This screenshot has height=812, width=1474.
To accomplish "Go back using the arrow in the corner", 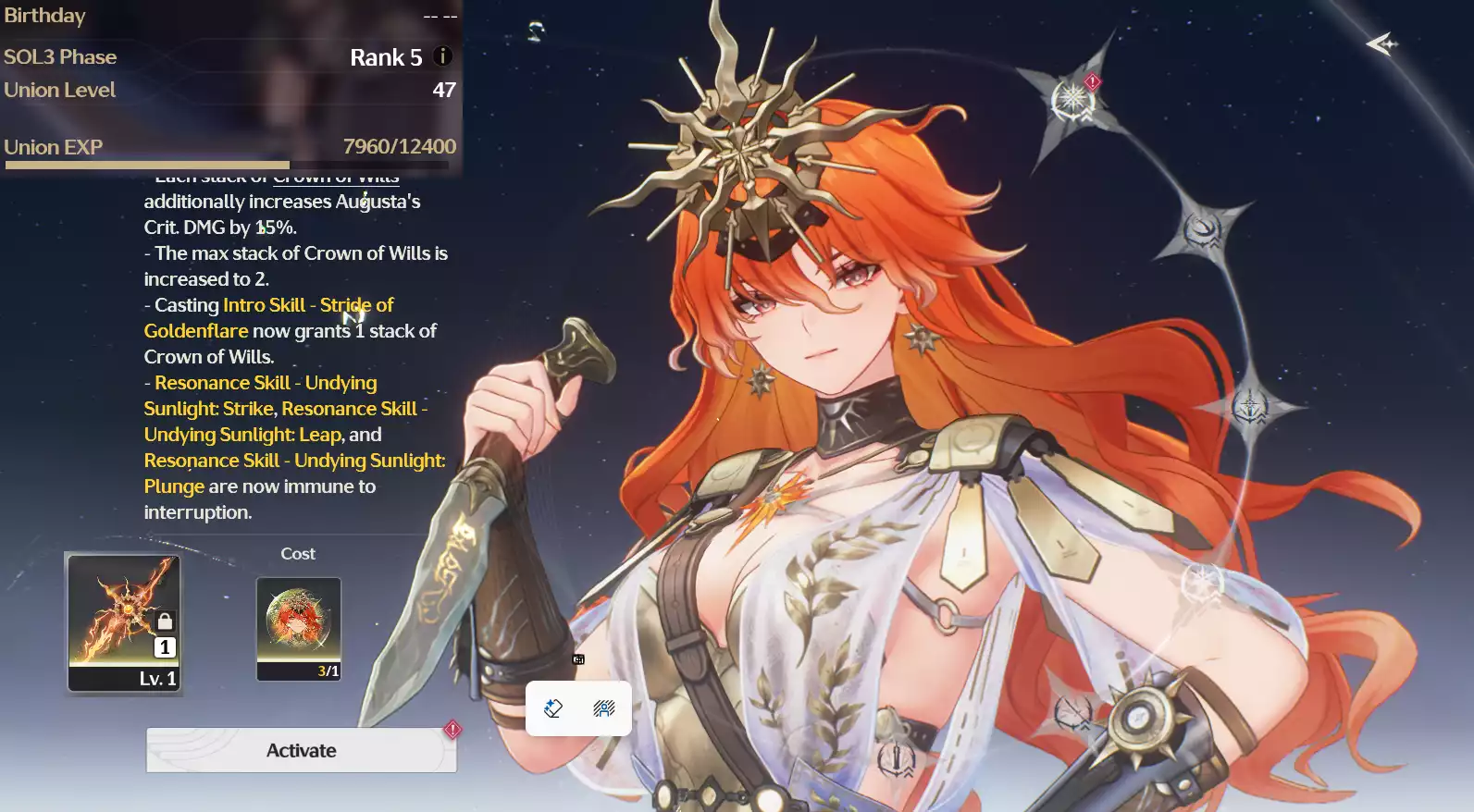I will point(1381,43).
